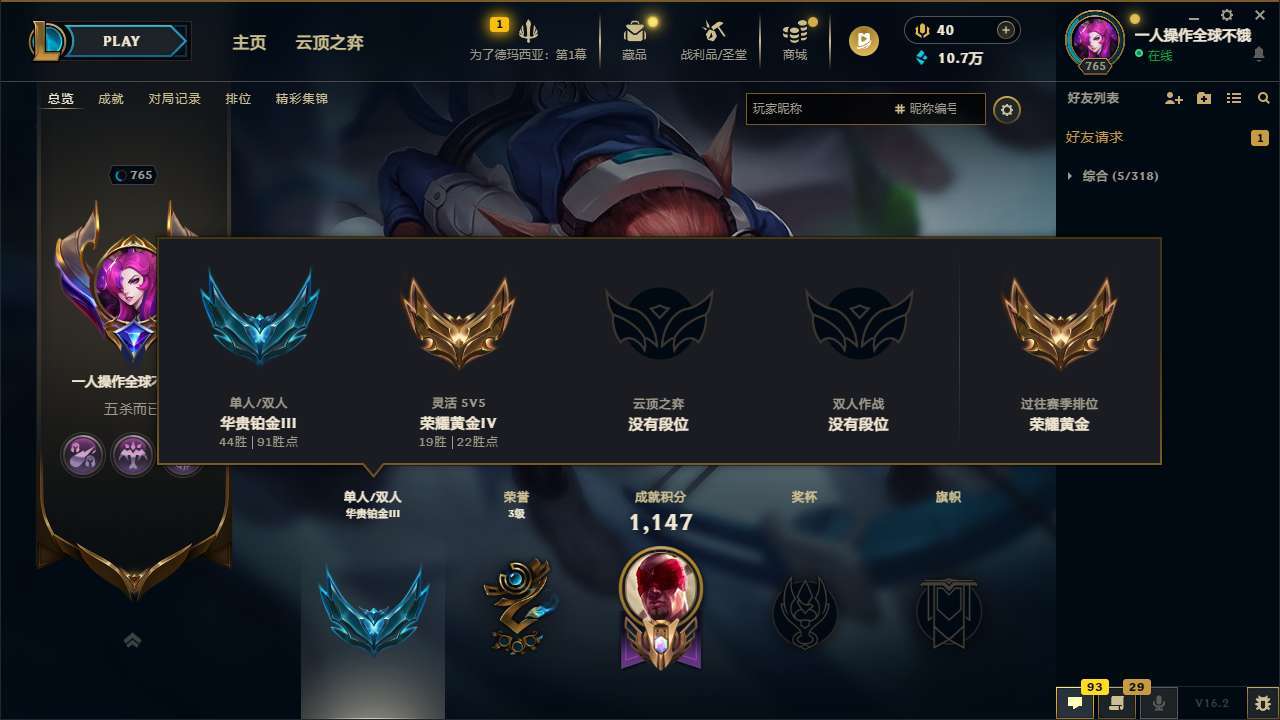Screen dimensions: 1280x720
Task: Open the mail icon showing 29 notifications
Action: (1117, 703)
